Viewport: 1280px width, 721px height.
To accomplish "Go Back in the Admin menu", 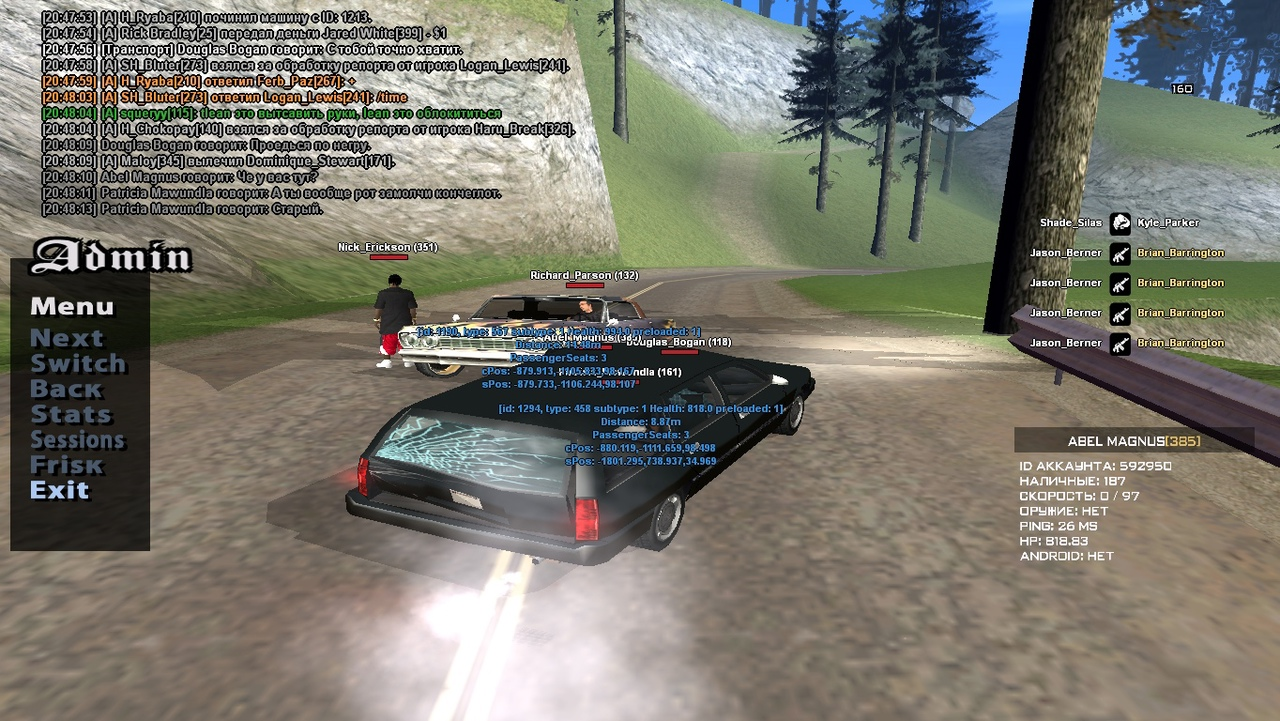I will 66,389.
